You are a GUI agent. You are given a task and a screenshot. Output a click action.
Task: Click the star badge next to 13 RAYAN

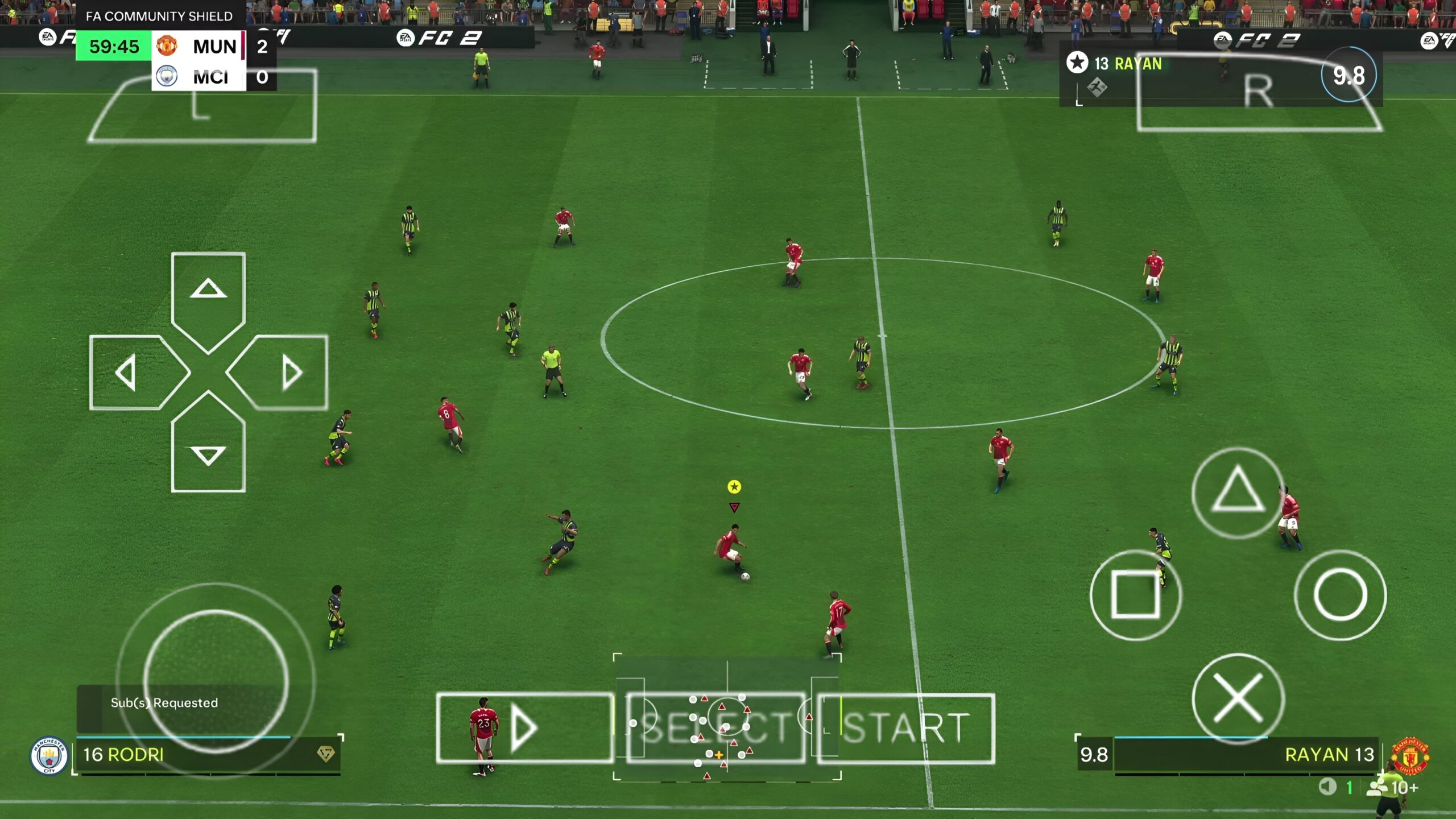[1077, 63]
